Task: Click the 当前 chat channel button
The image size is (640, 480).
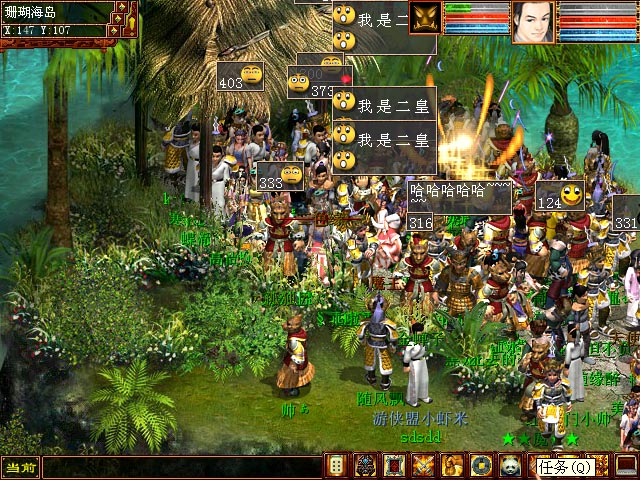Action: pyautogui.click(x=19, y=467)
